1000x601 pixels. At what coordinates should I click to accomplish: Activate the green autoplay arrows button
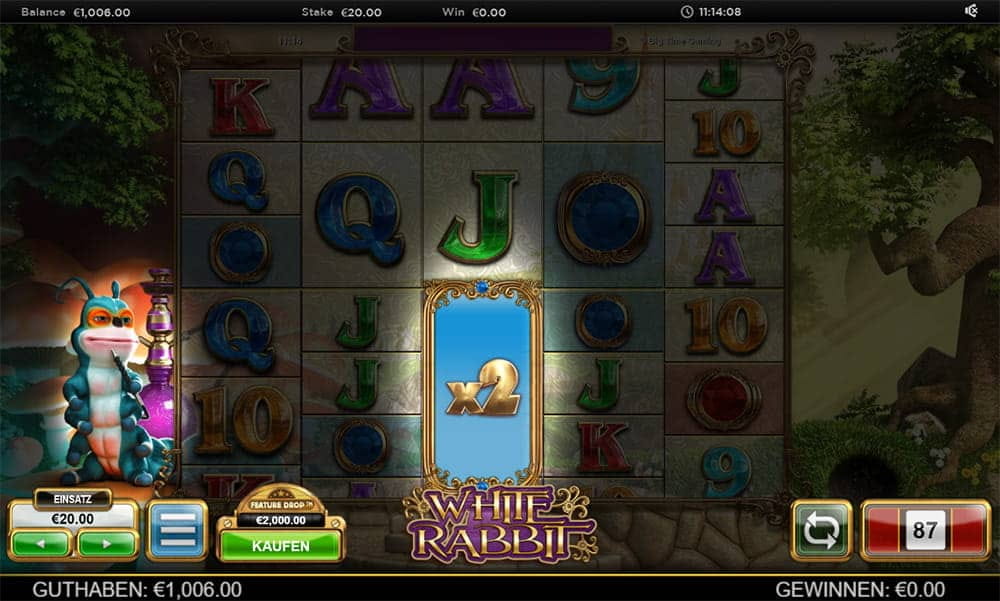tap(821, 531)
